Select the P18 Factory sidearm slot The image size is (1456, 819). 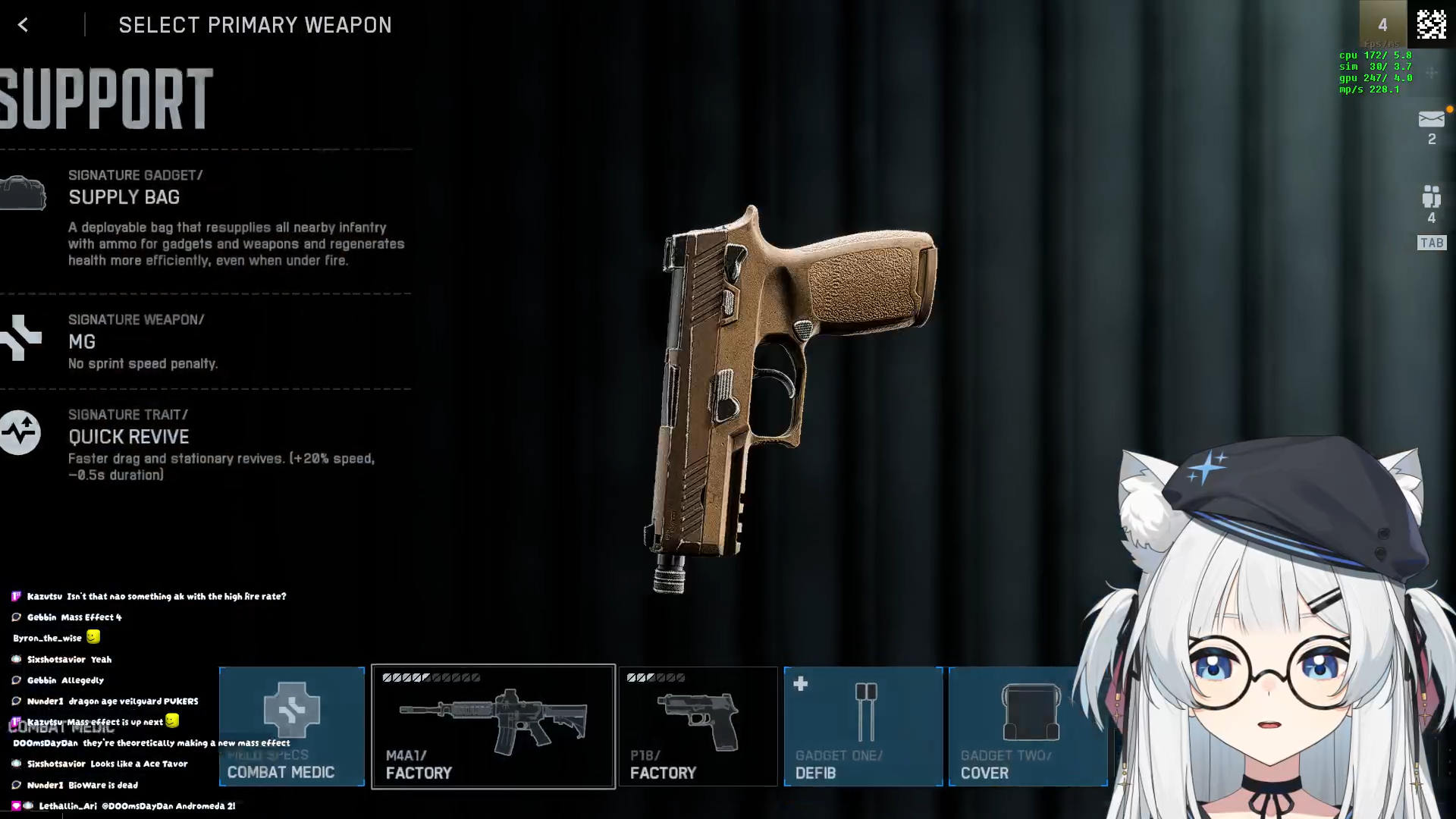tap(698, 726)
